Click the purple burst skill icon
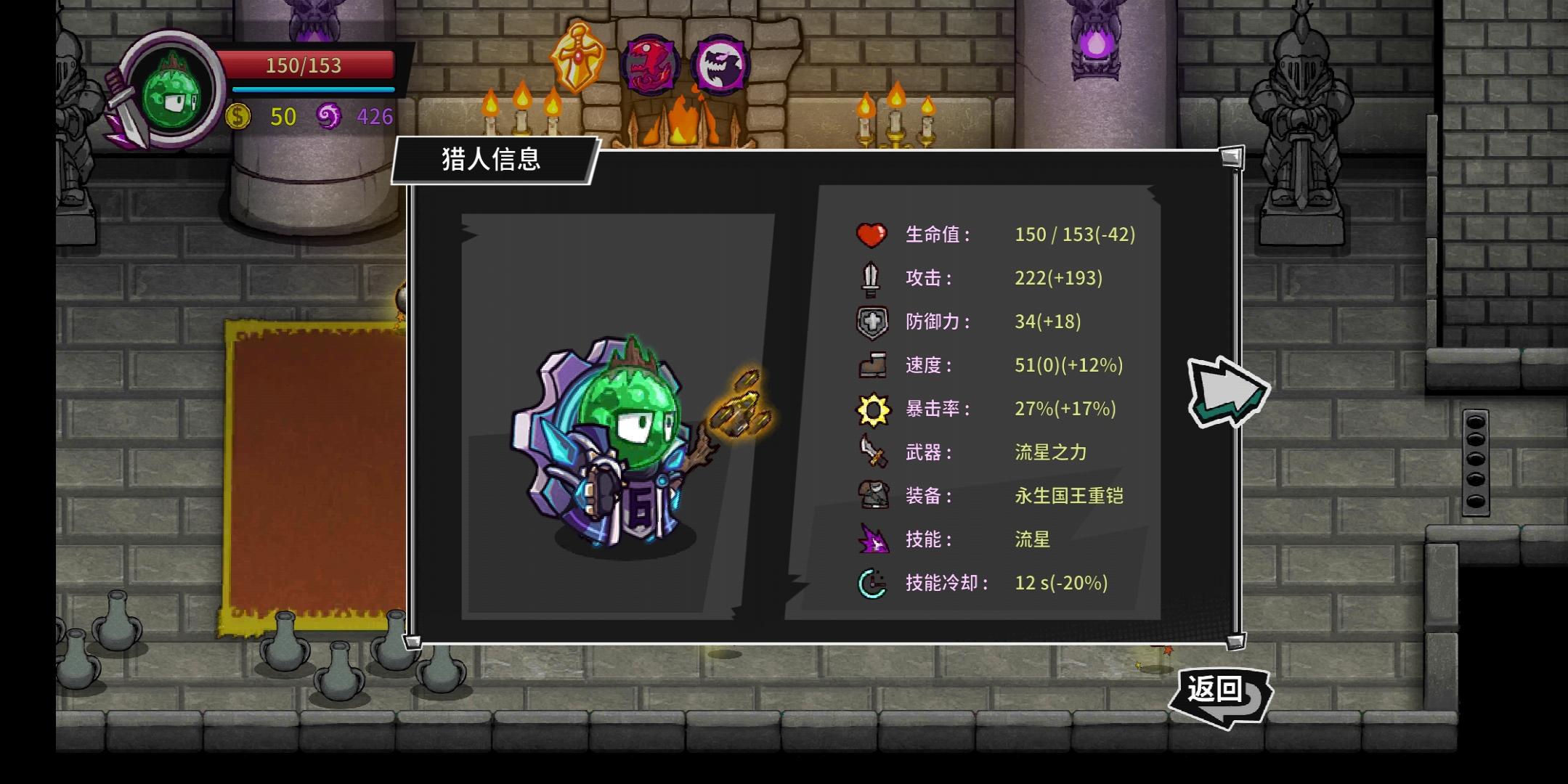This screenshot has height=784, width=1568. pyautogui.click(x=874, y=539)
